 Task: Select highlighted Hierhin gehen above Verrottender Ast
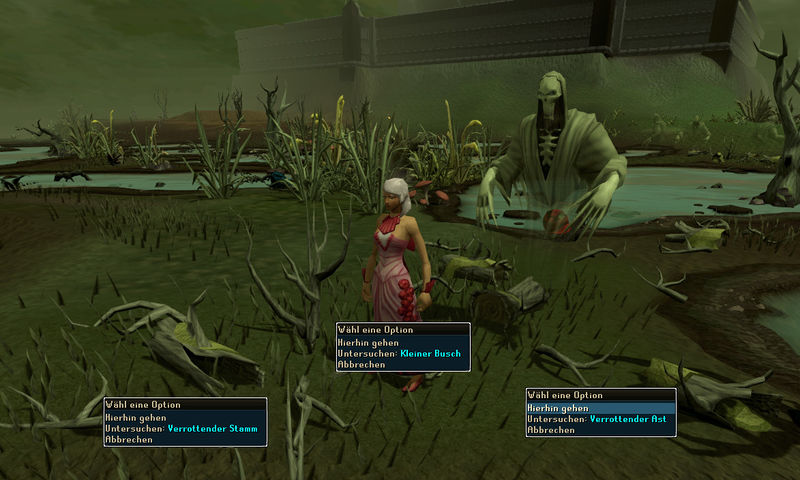point(558,408)
